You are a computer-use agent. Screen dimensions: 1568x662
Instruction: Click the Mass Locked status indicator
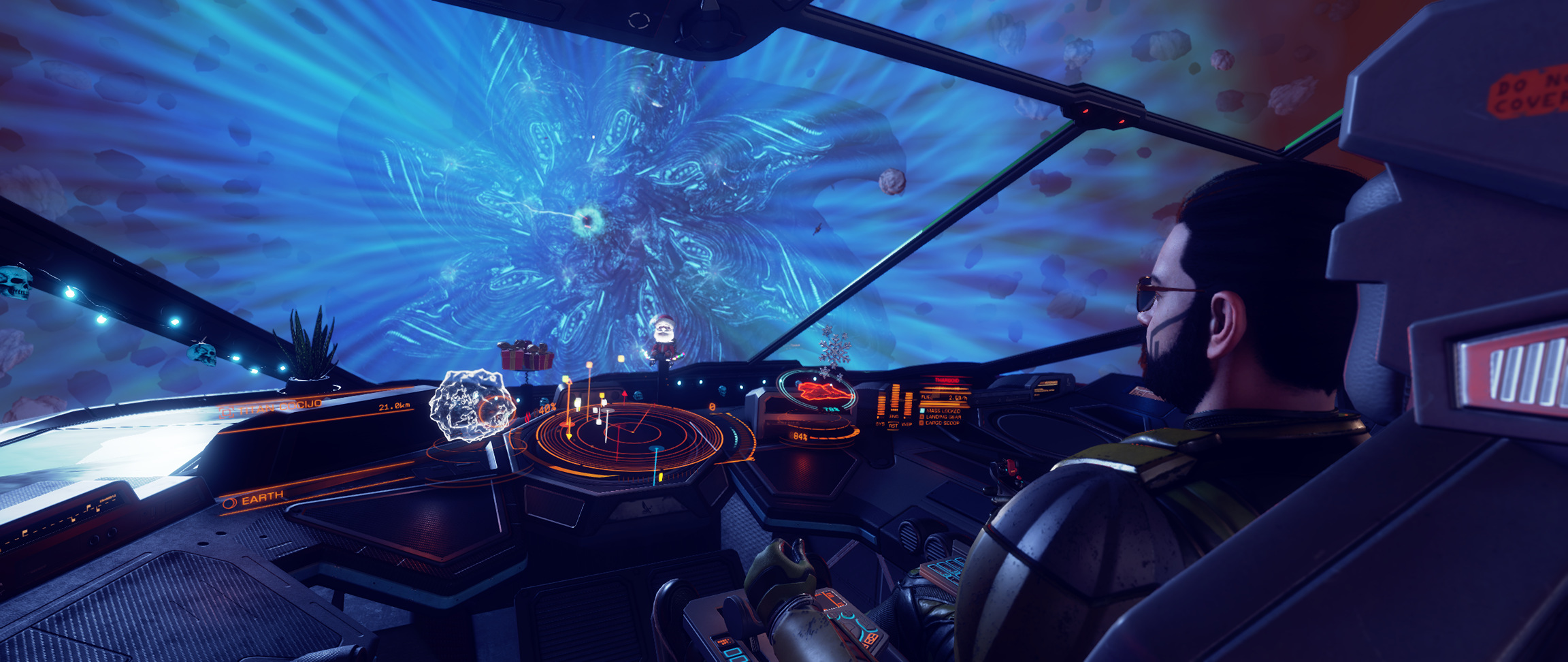click(x=943, y=411)
